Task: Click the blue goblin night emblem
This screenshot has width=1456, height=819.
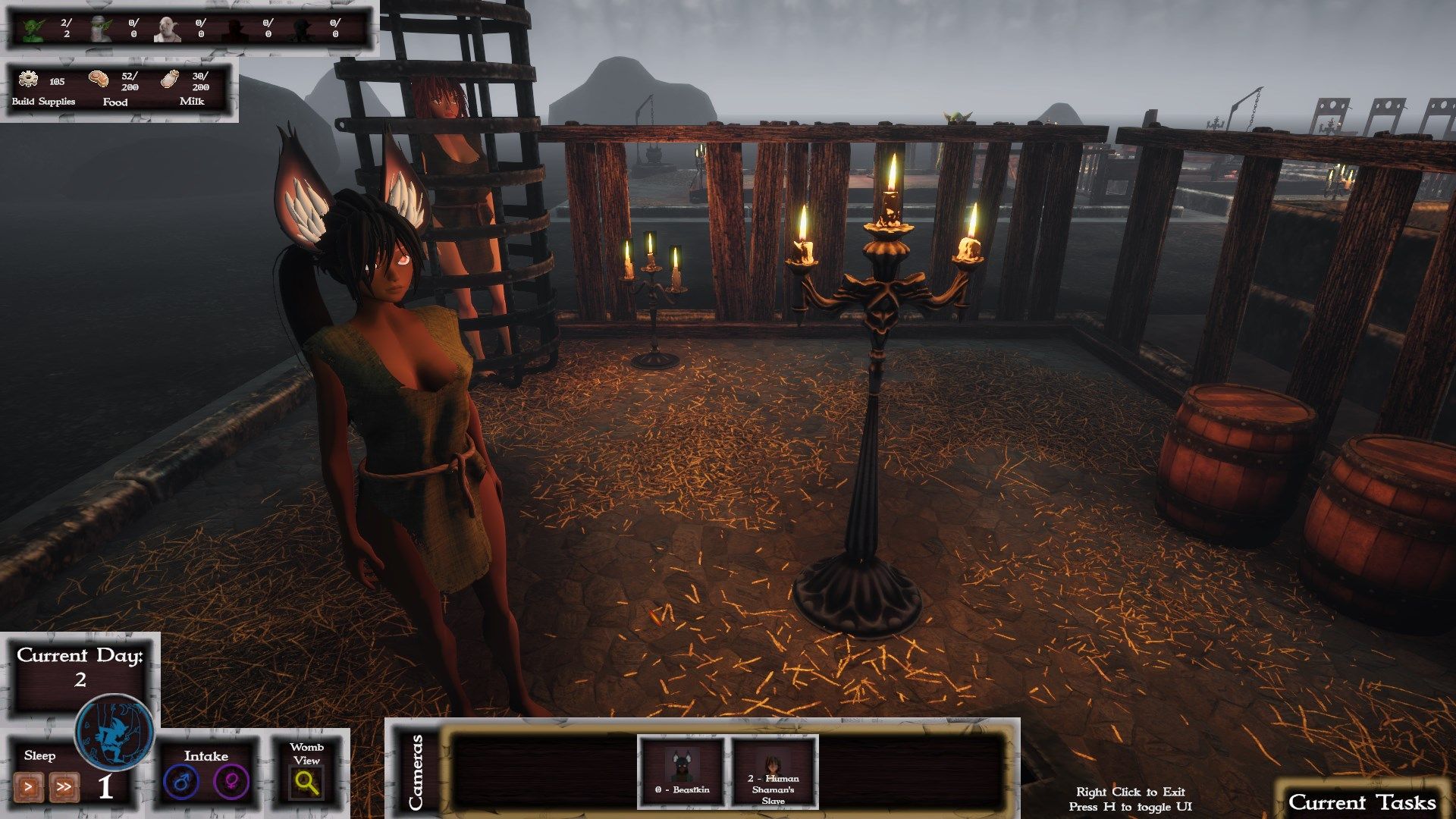Action: point(115,733)
